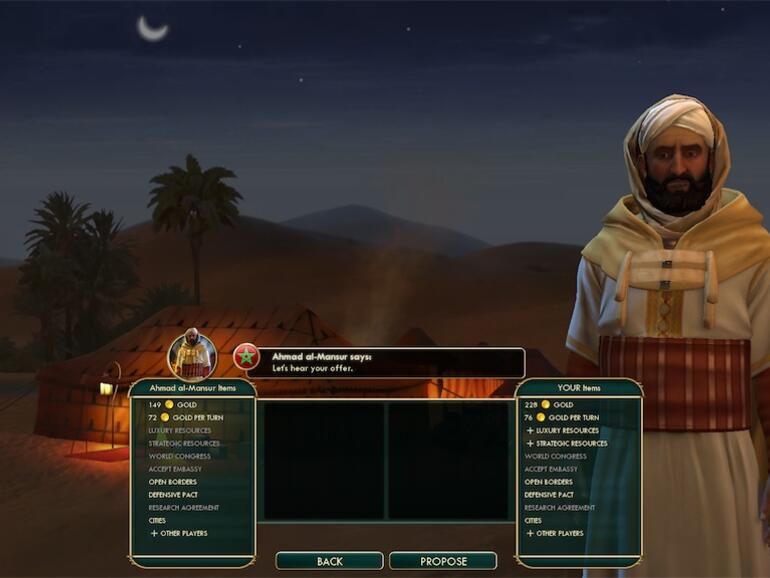Viewport: 770px width, 578px height.
Task: Select Defensive Pact in Ahmad al-Mansur's items
Action: [173, 495]
